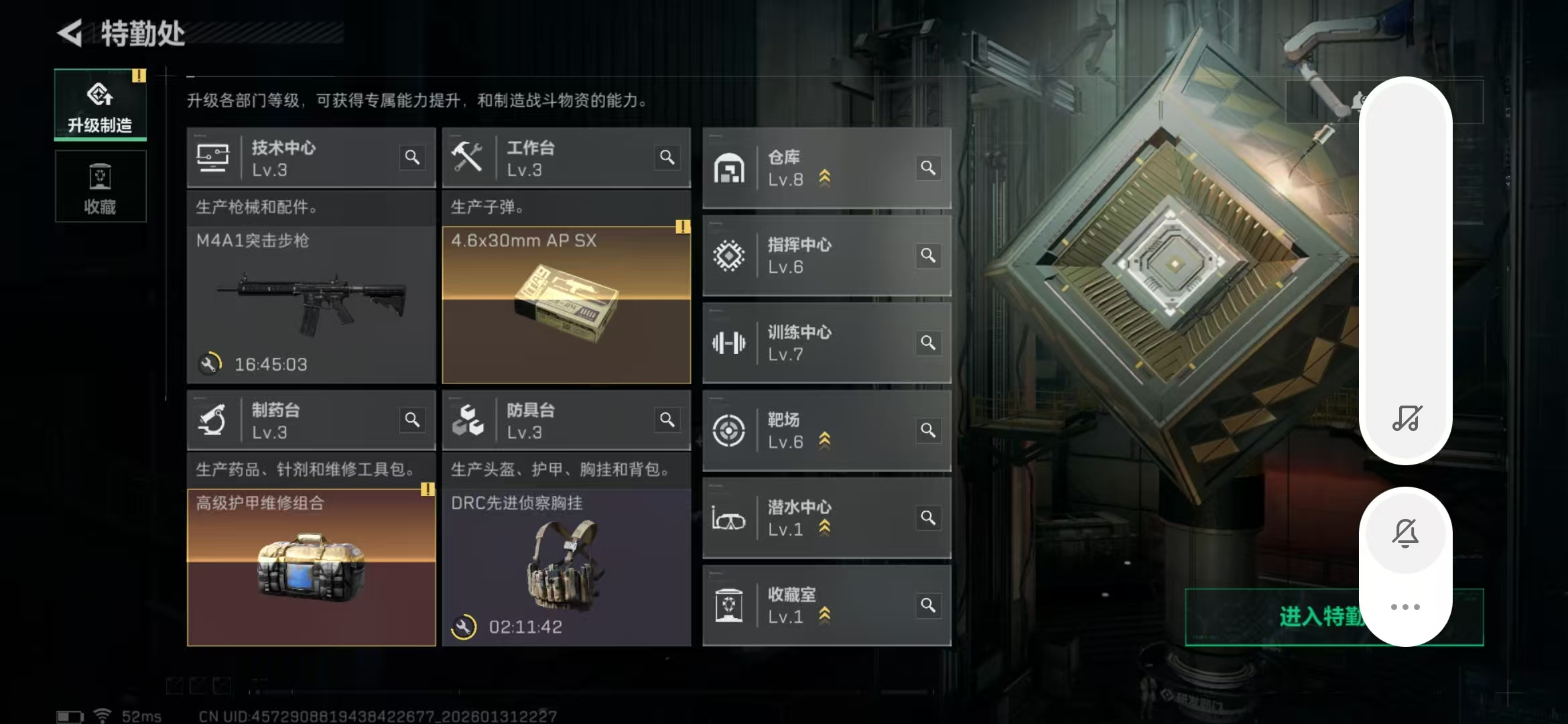The width and height of the screenshot is (1568, 724).
Task: Expand the three-dot overflow menu
Action: click(x=1406, y=605)
